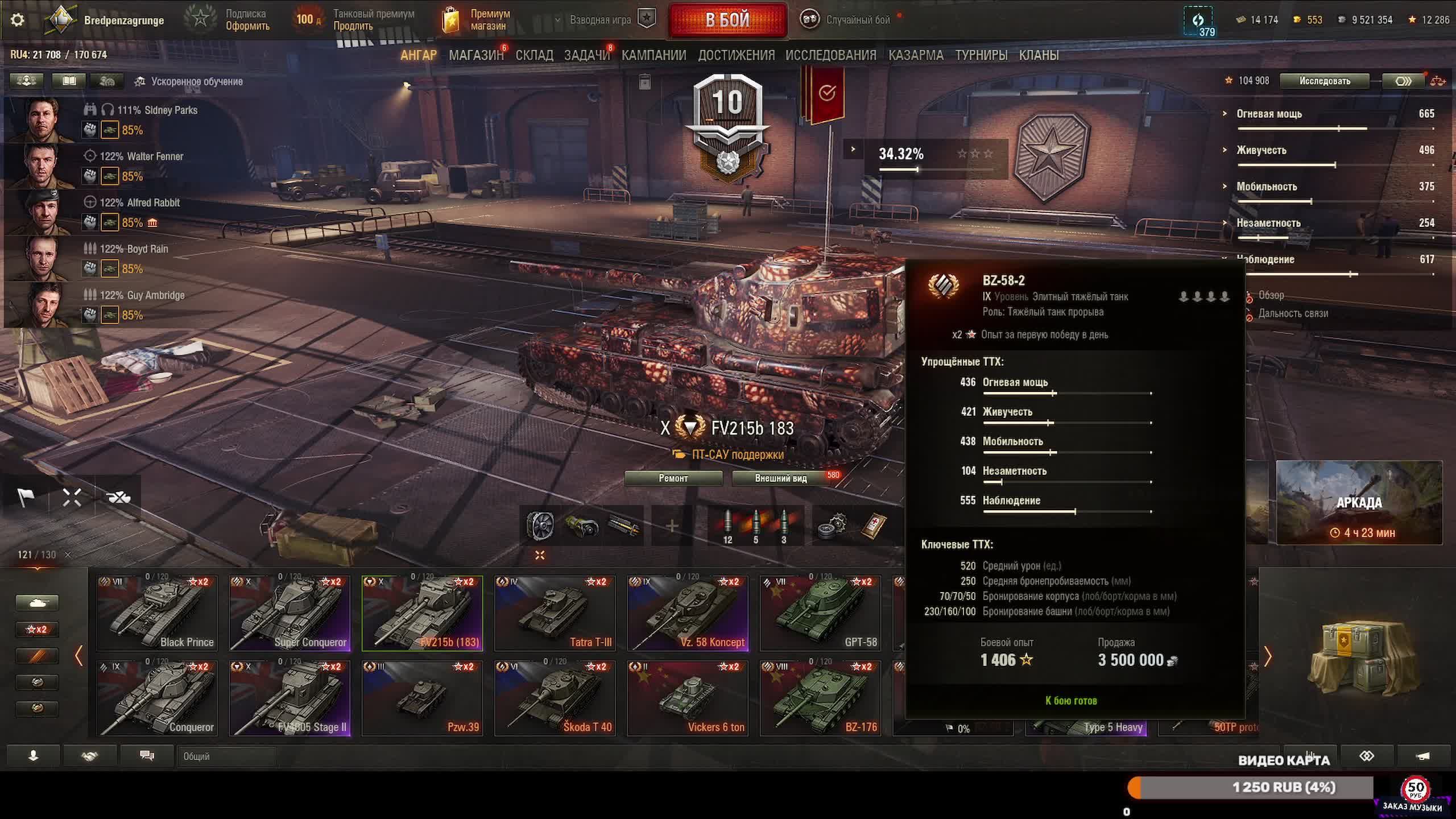Open Внешний вид customization
The image size is (1456, 819).
pos(781,478)
